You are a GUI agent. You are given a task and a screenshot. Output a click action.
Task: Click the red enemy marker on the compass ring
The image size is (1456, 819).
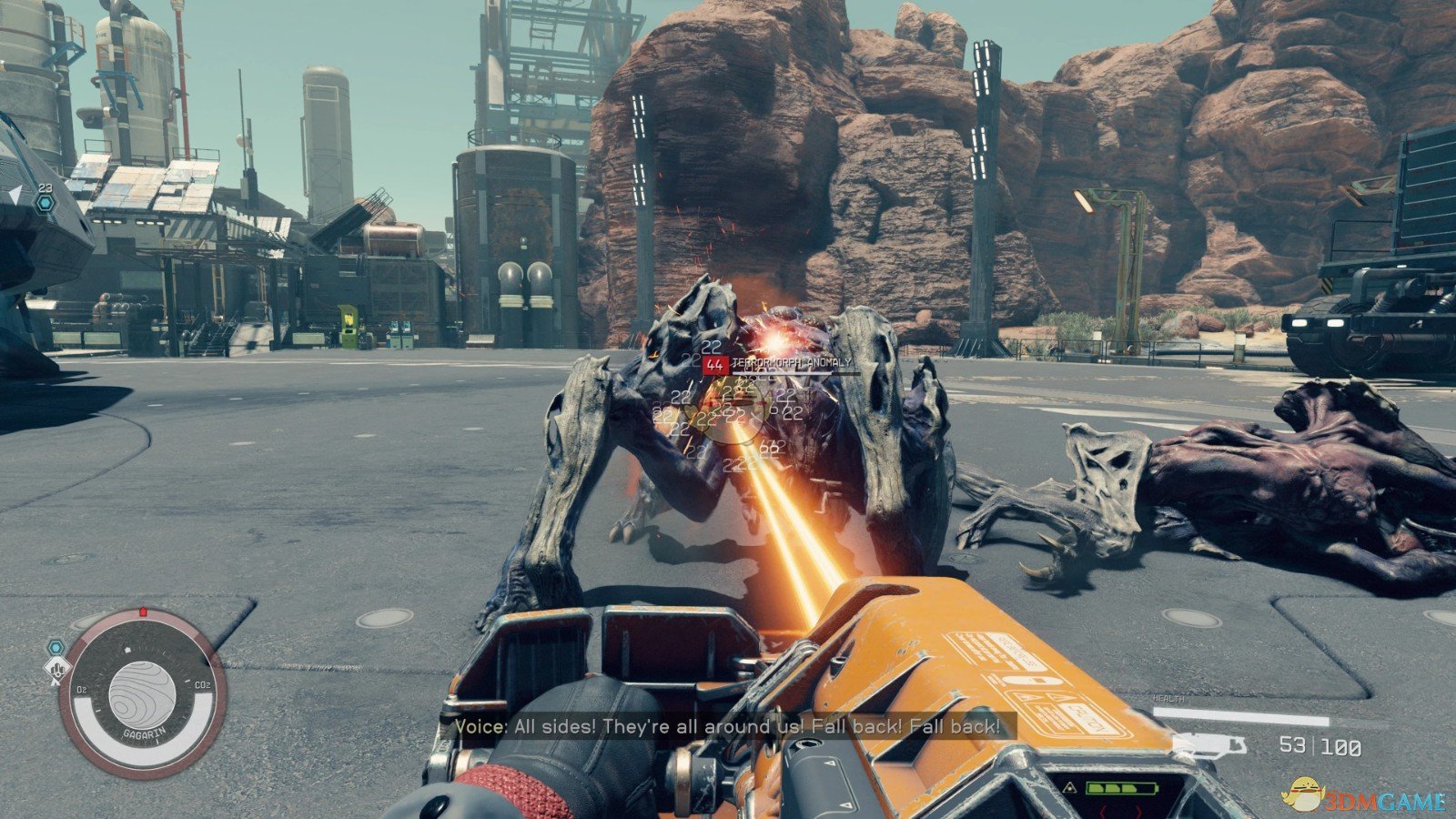[143, 612]
